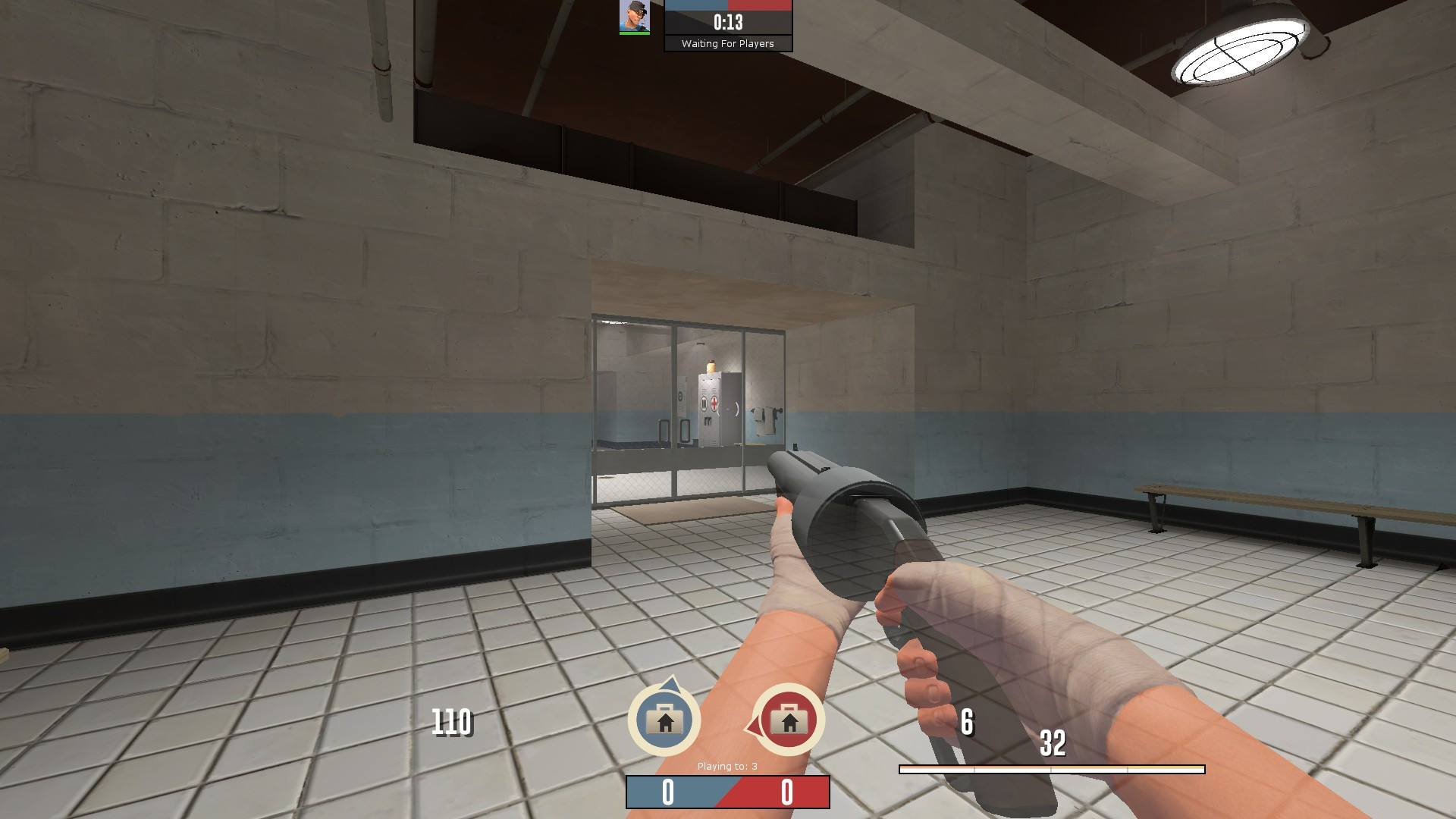This screenshot has height=819, width=1456.
Task: Select the Scout class portrait
Action: [633, 17]
